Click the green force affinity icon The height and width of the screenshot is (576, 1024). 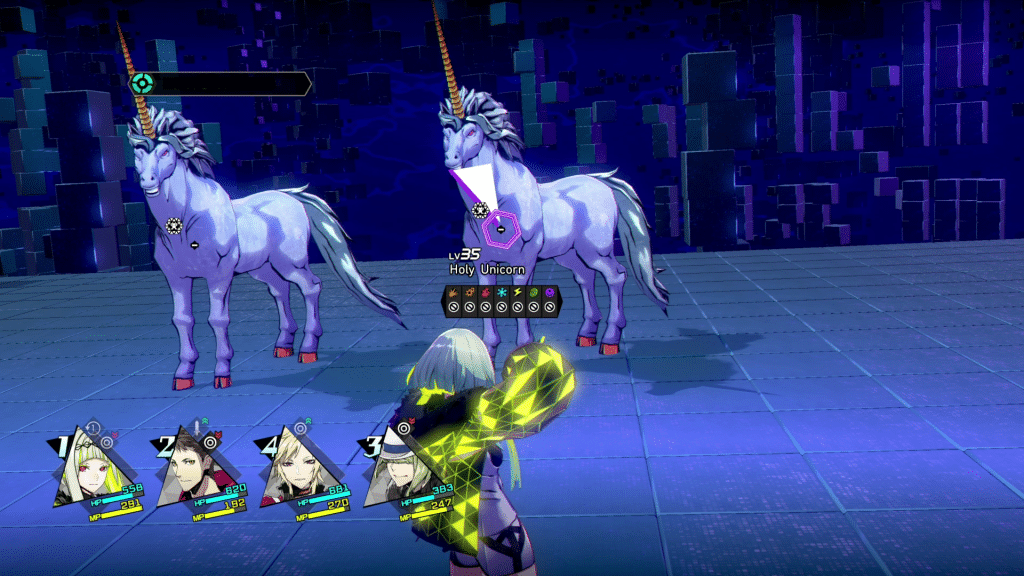tap(533, 293)
